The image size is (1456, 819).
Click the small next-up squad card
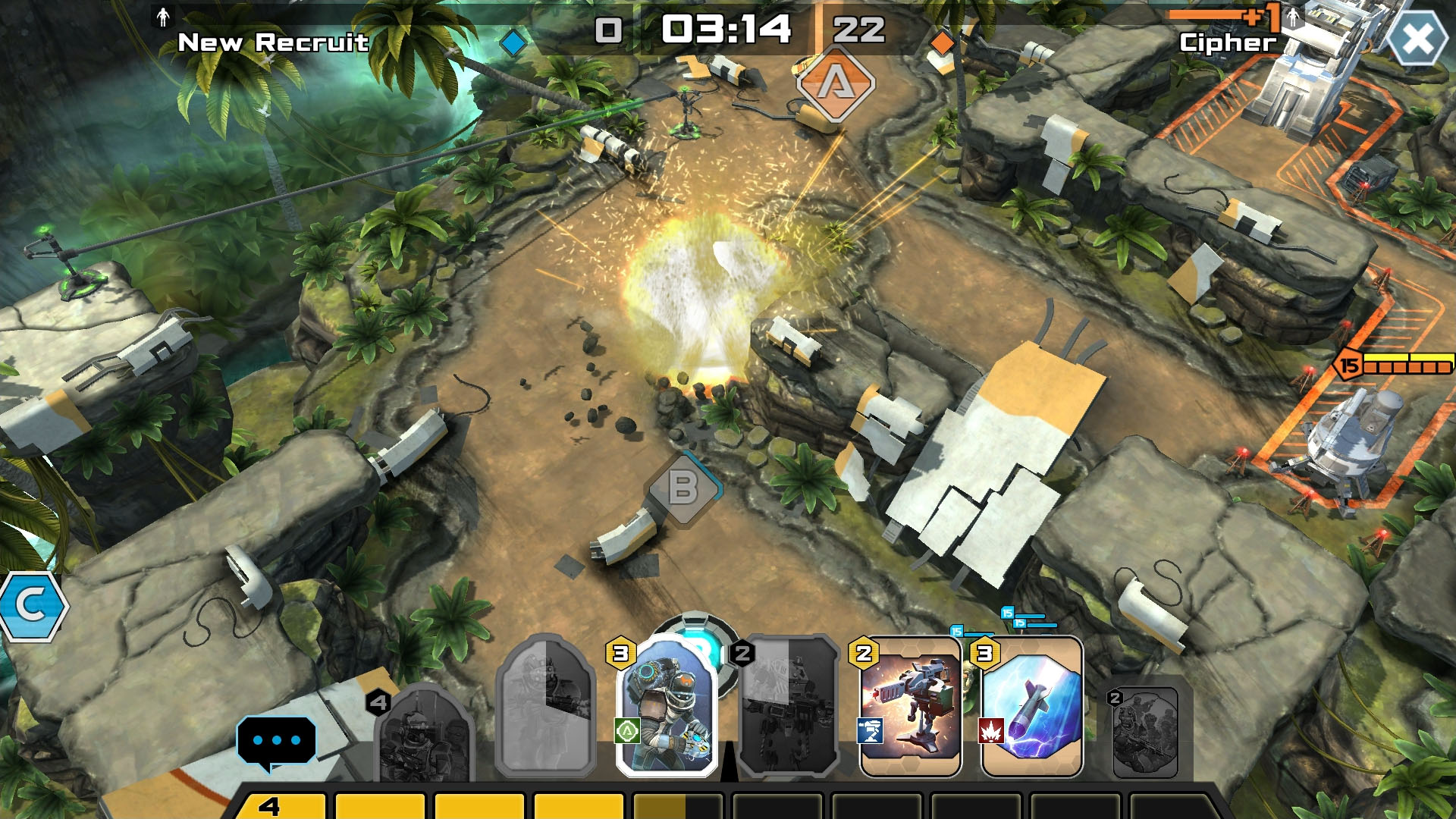pyautogui.click(x=1144, y=732)
